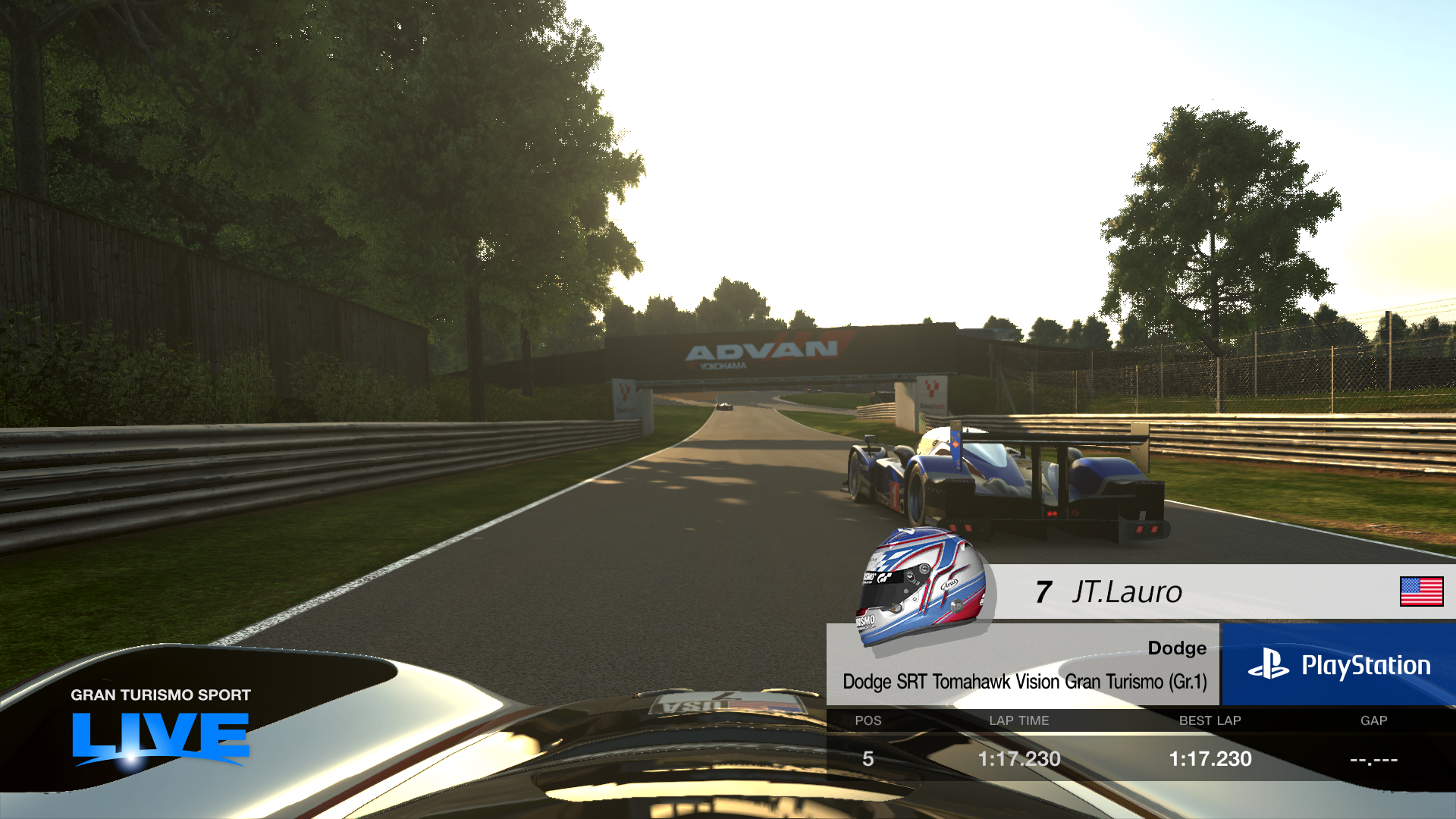Select the LAP TIME column header
Screen dimensions: 1456x819
[x=1019, y=721]
